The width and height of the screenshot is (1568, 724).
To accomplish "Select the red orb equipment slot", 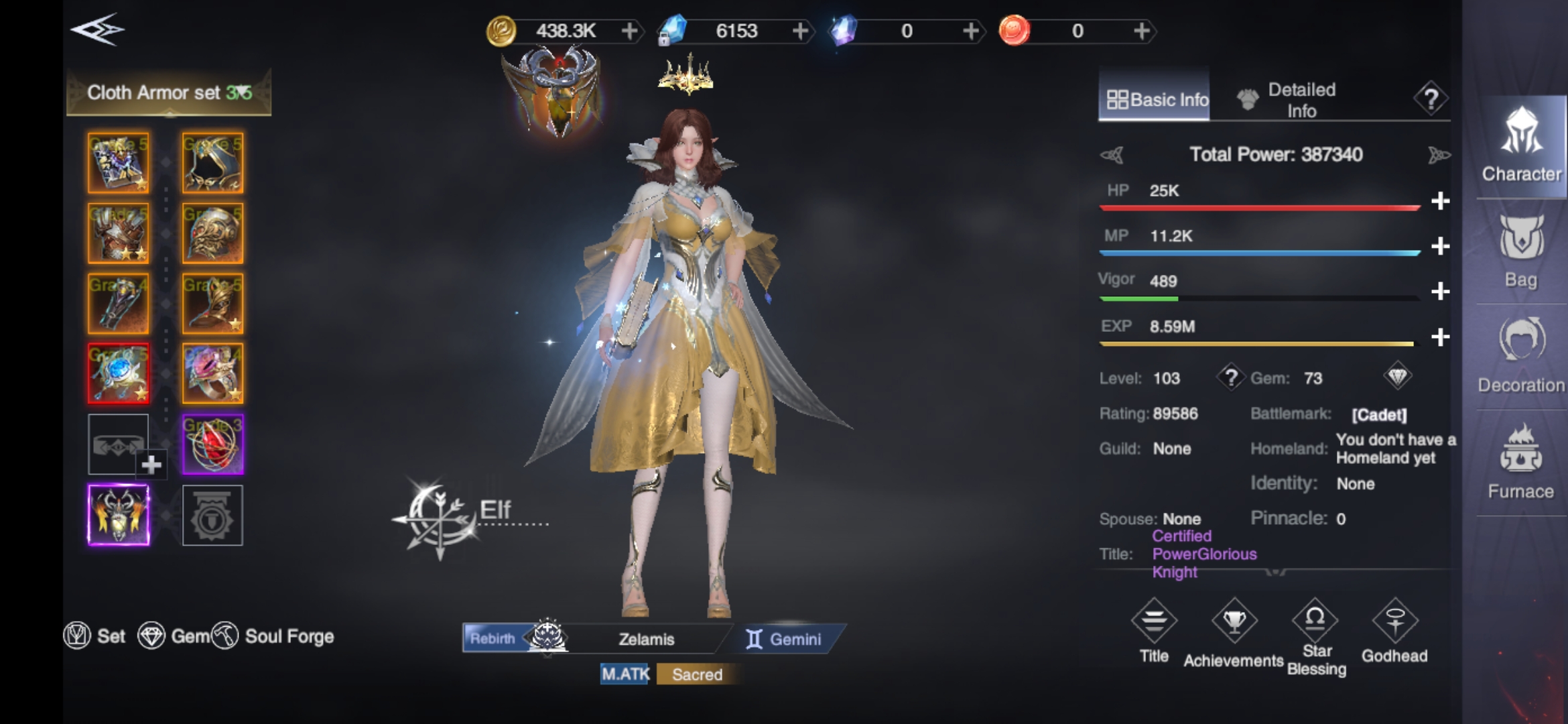I will (212, 444).
